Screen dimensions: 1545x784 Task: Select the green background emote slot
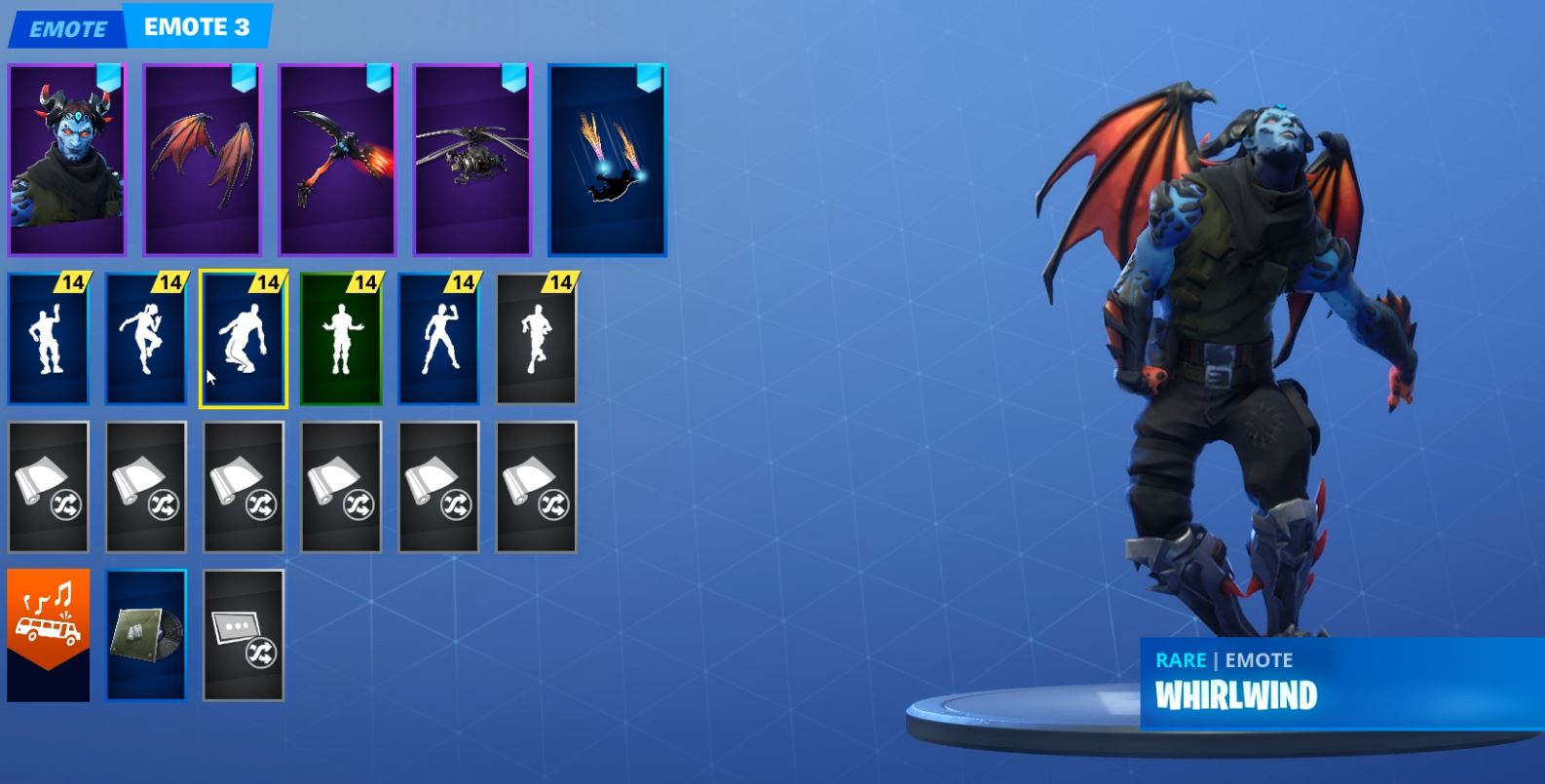[x=340, y=341]
